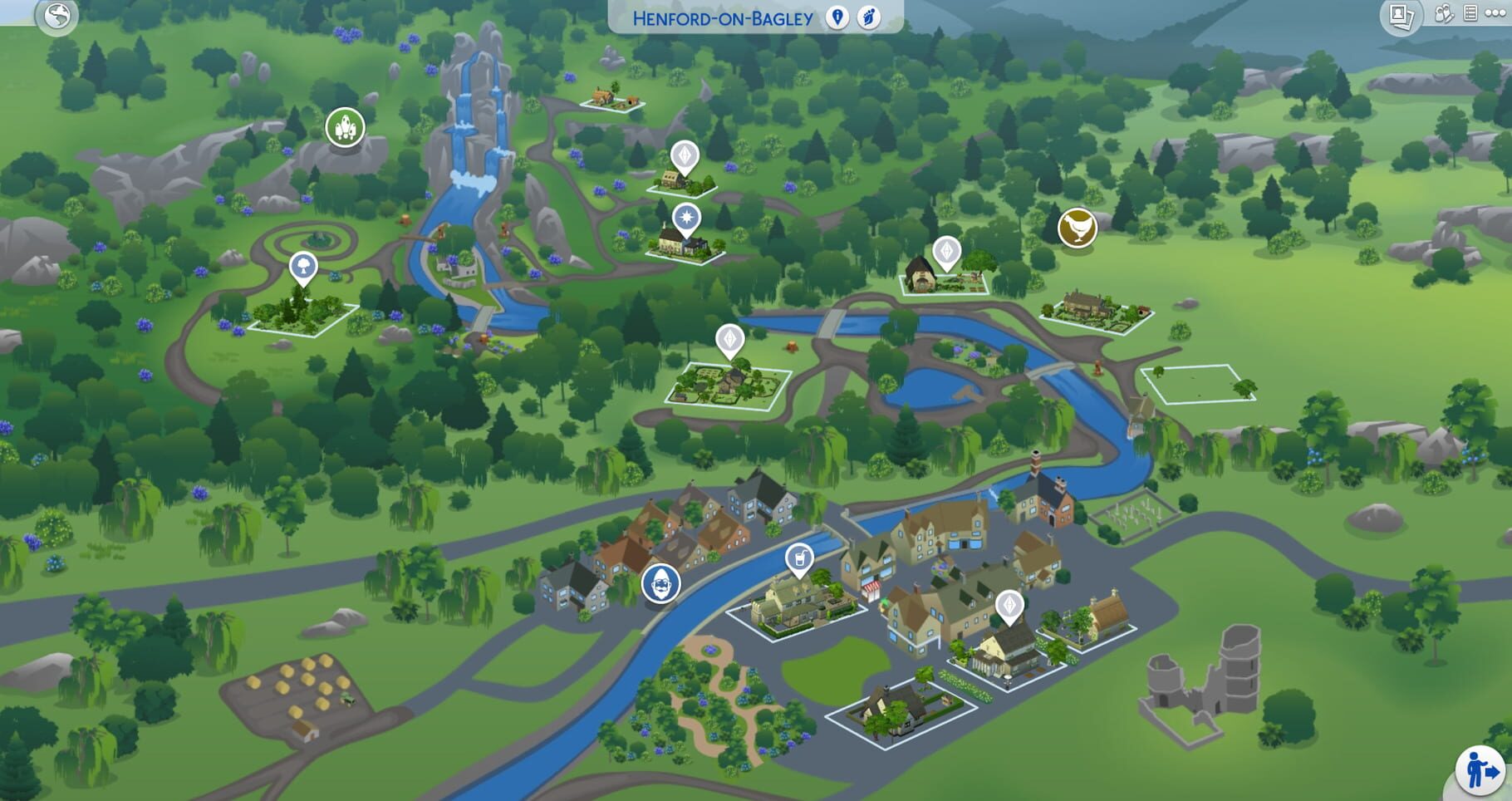Select the pin drop location icon beside the world name

coord(838,17)
